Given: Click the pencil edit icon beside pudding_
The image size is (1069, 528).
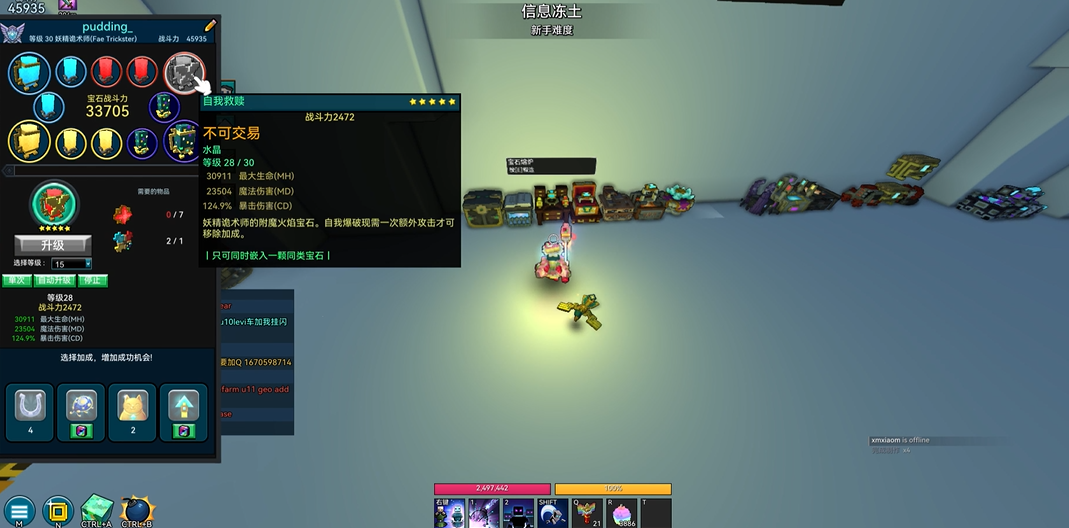Looking at the screenshot, I should (210, 26).
